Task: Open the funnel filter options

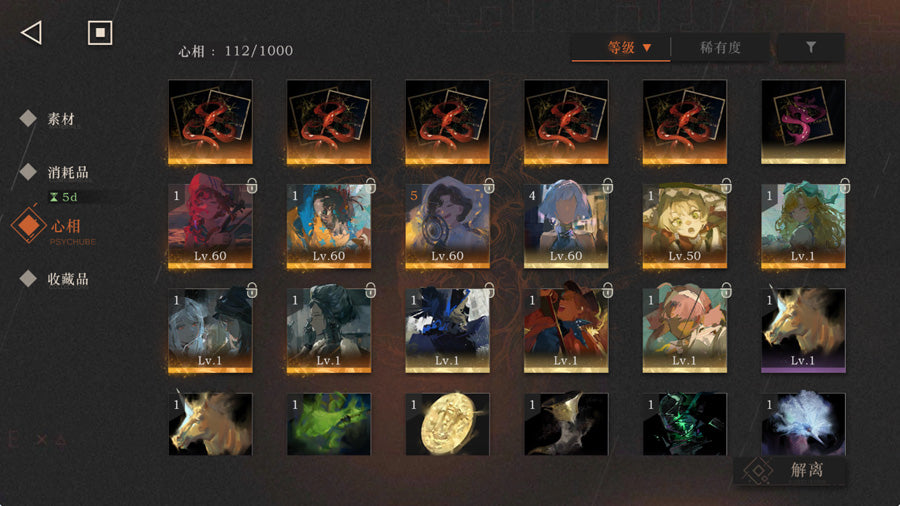Action: pyautogui.click(x=811, y=47)
